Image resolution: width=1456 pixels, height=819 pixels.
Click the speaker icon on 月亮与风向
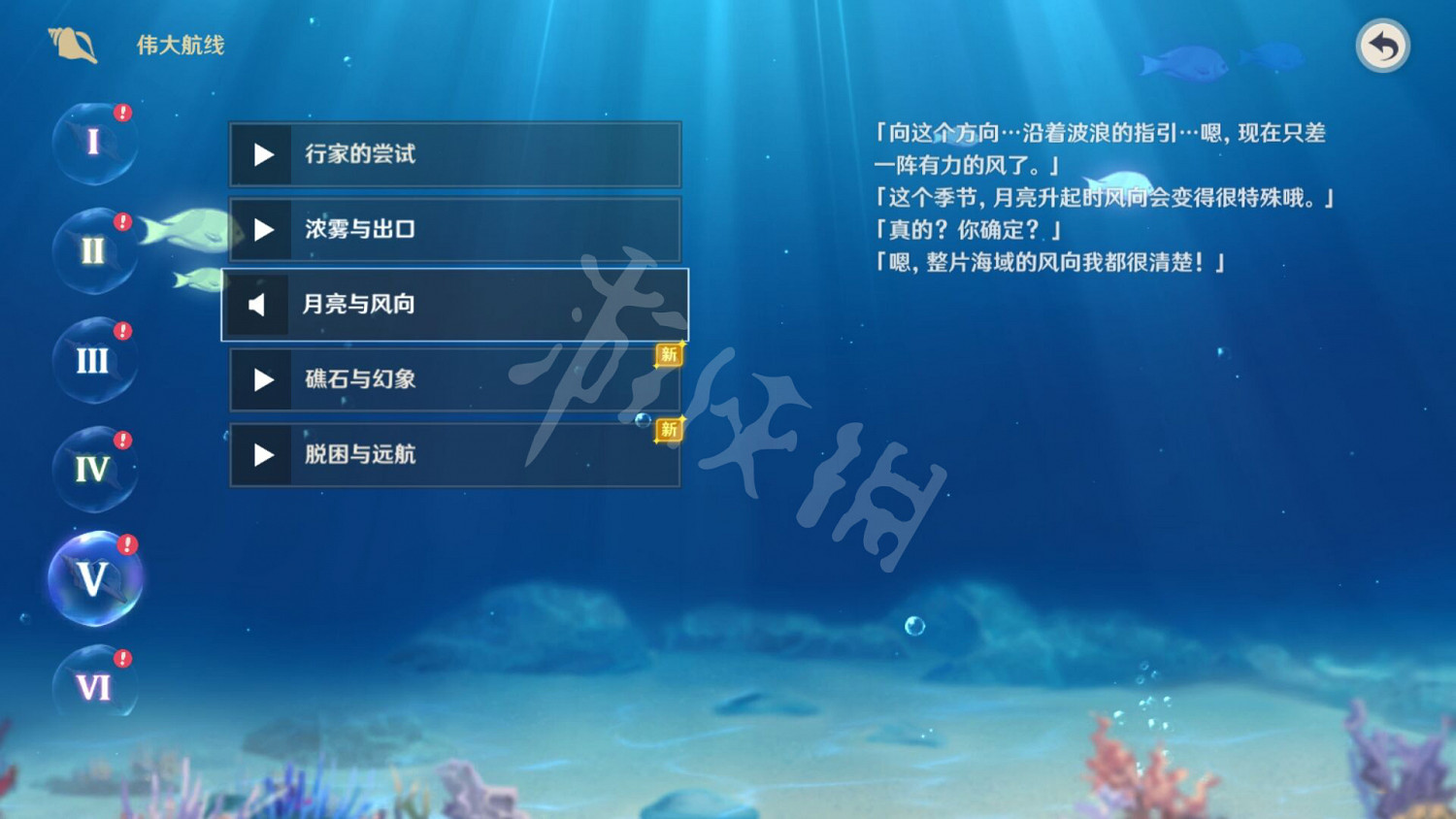(256, 304)
